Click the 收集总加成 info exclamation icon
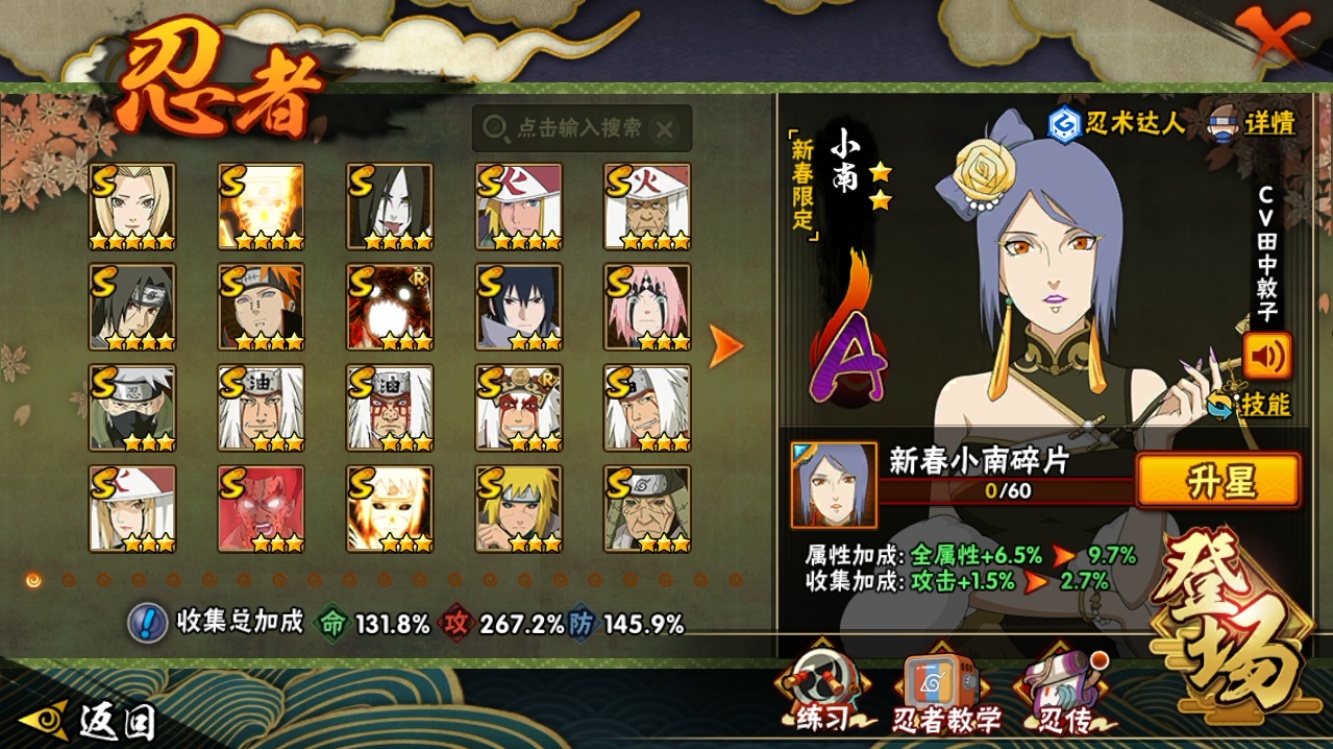This screenshot has height=749, width=1333. 147,623
